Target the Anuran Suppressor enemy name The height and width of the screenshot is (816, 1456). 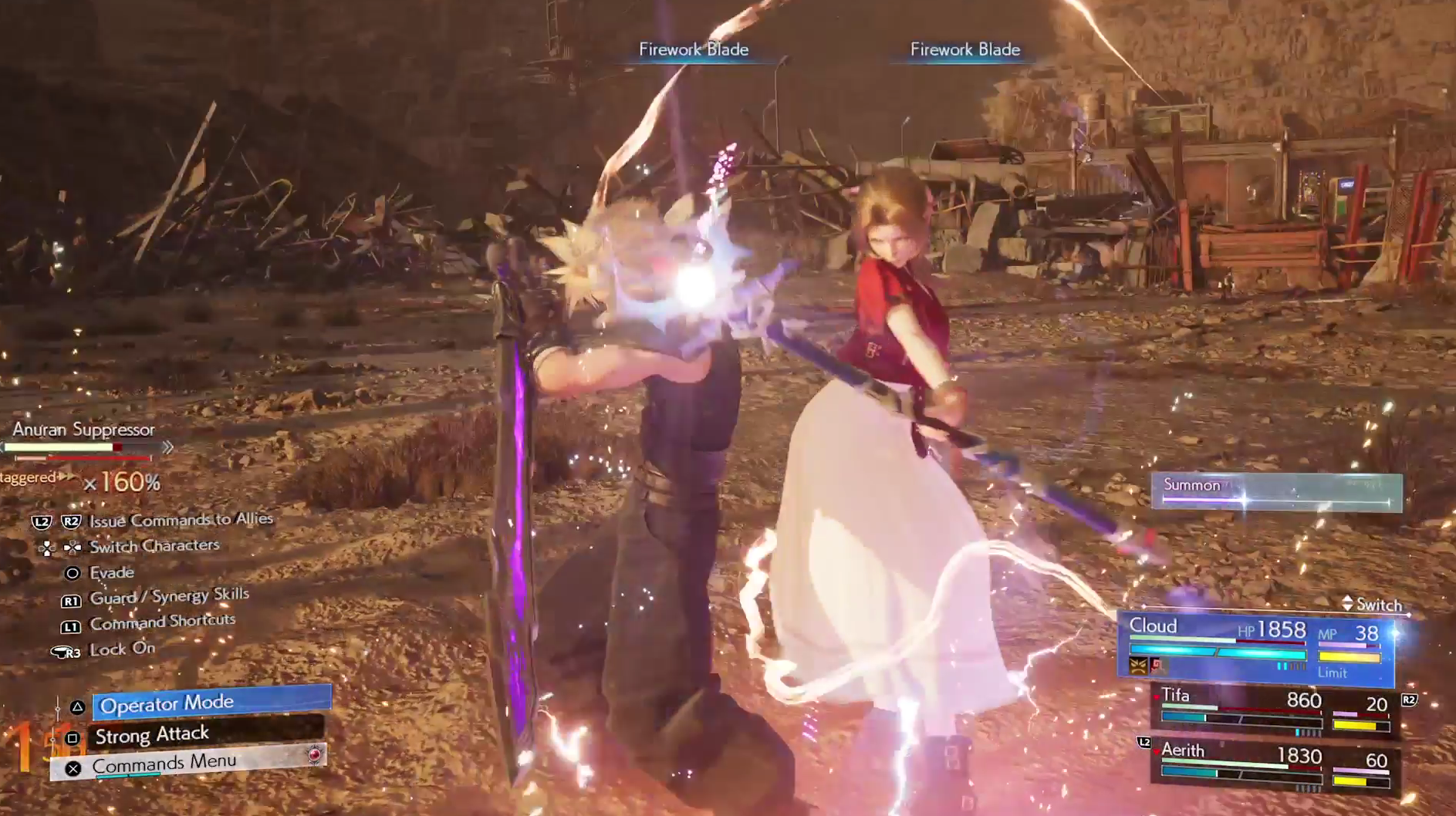pos(83,430)
